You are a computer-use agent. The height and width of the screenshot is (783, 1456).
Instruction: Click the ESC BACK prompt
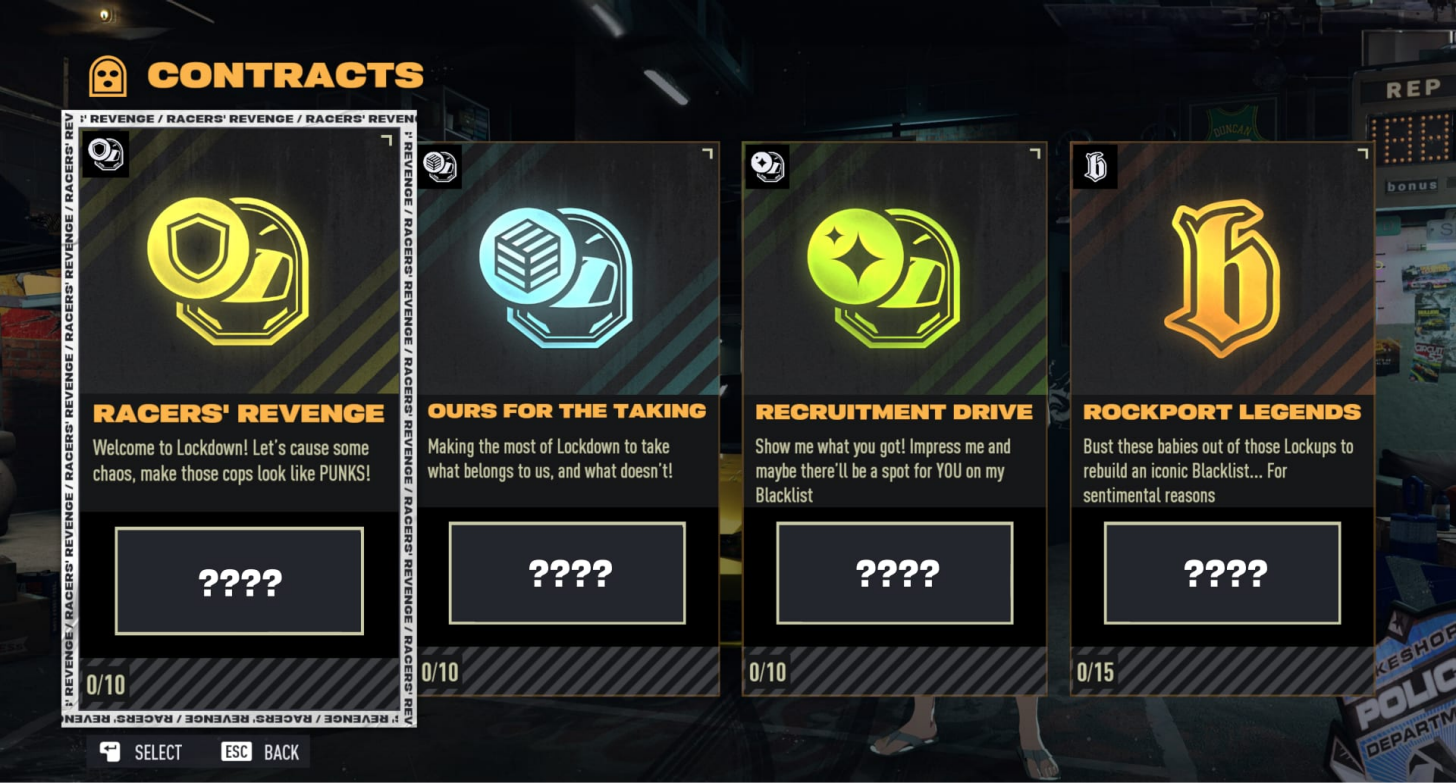pyautogui.click(x=261, y=752)
